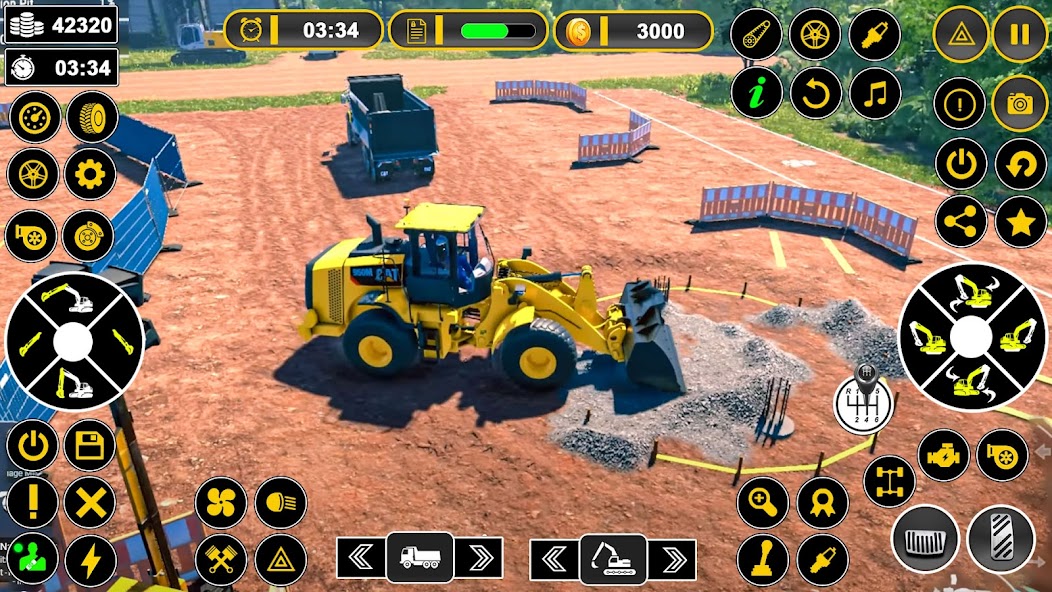The width and height of the screenshot is (1052, 592).
Task: Activate the fan icon button
Action: pos(220,502)
